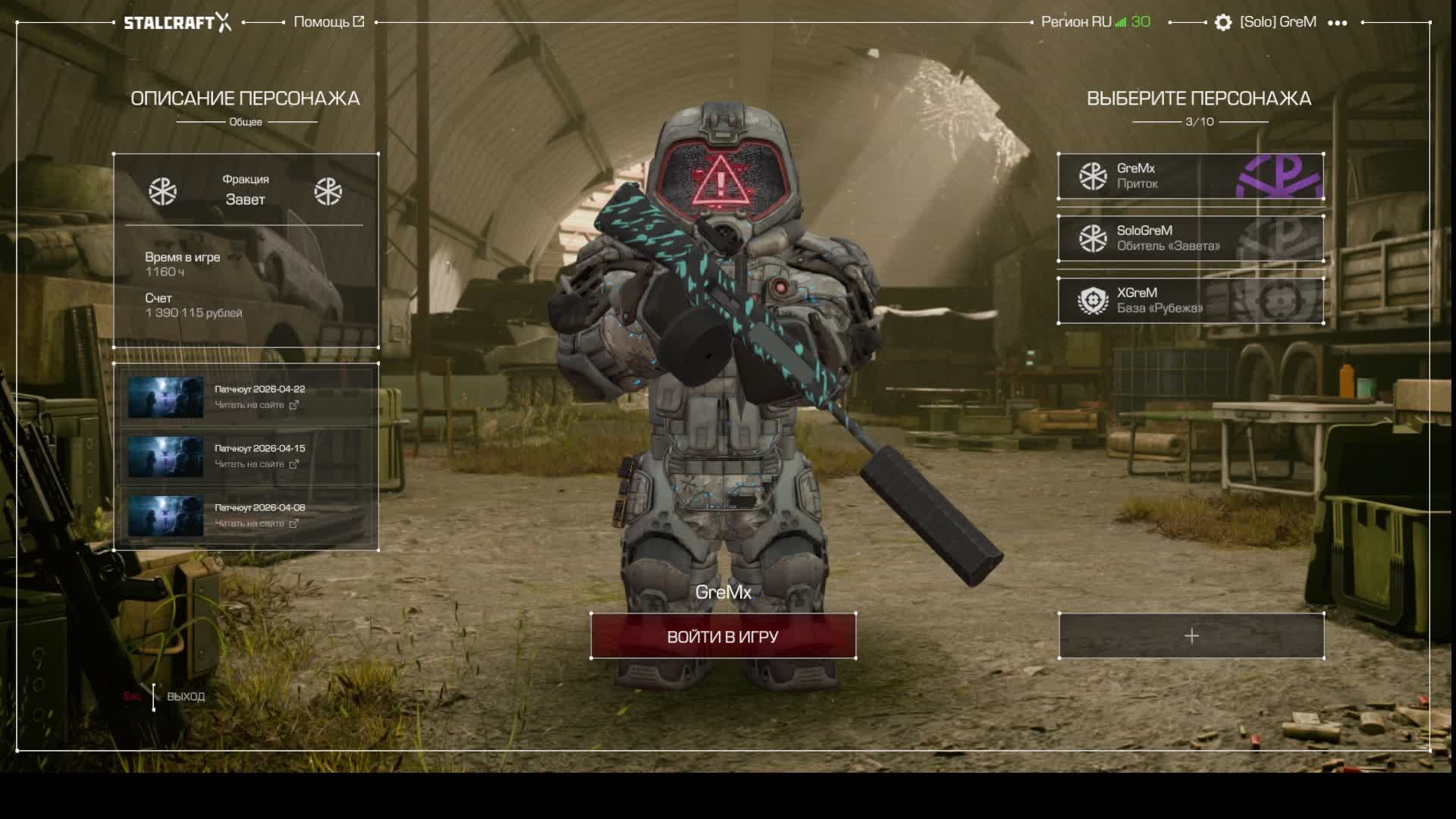
Task: Exit via the ВЫХОД button
Action: [x=185, y=696]
